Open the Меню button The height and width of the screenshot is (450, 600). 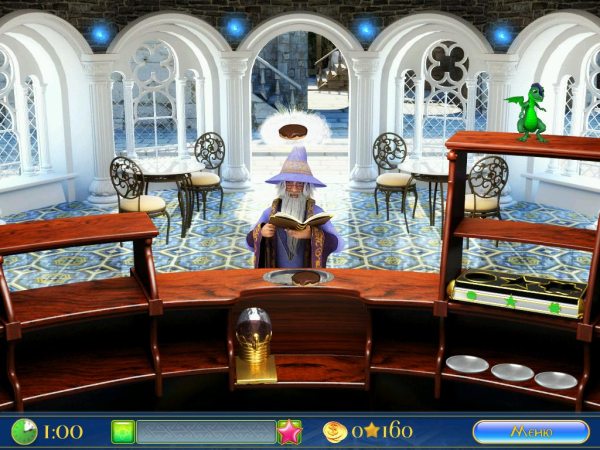530,431
